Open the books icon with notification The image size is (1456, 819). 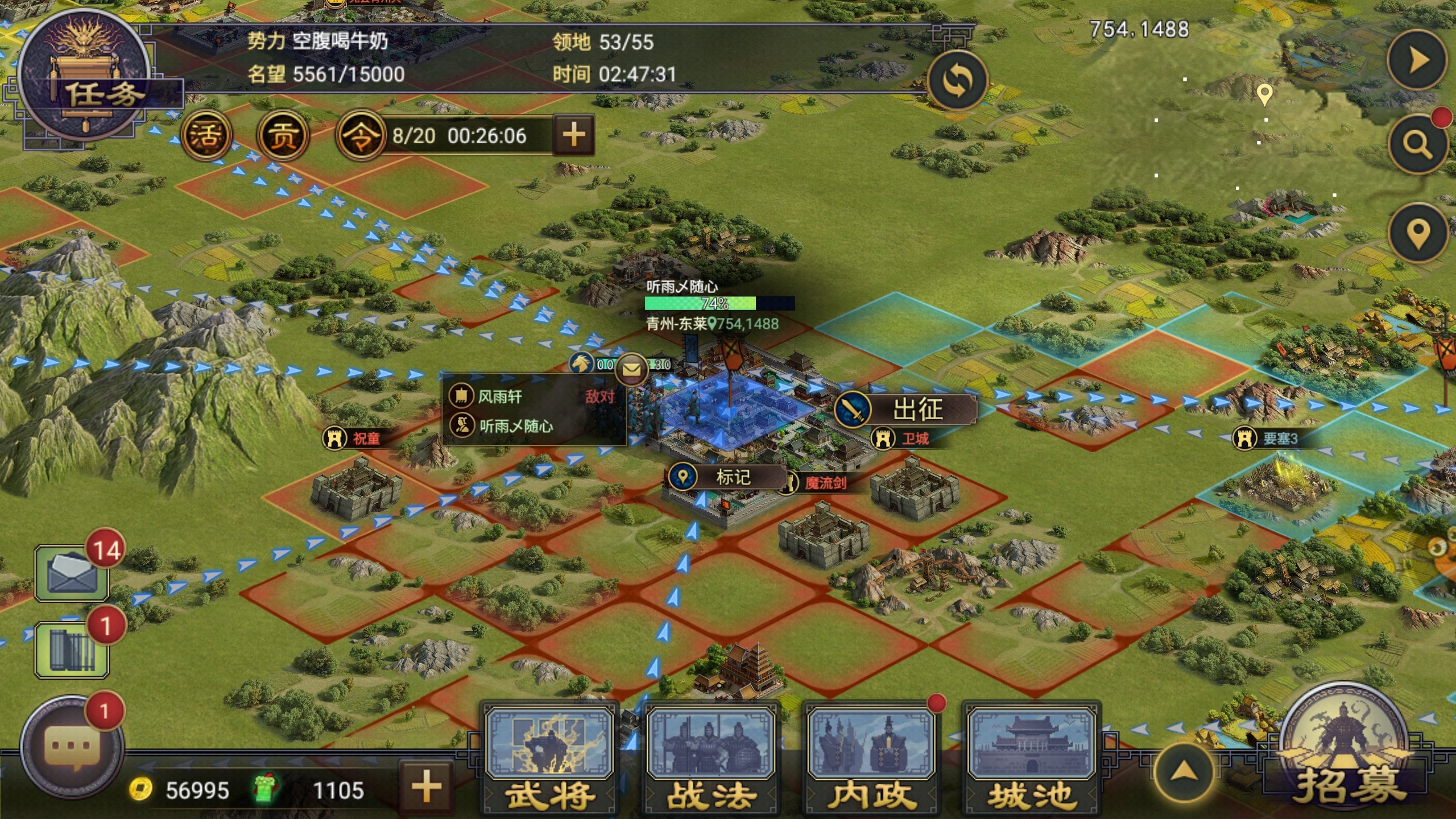pyautogui.click(x=72, y=650)
